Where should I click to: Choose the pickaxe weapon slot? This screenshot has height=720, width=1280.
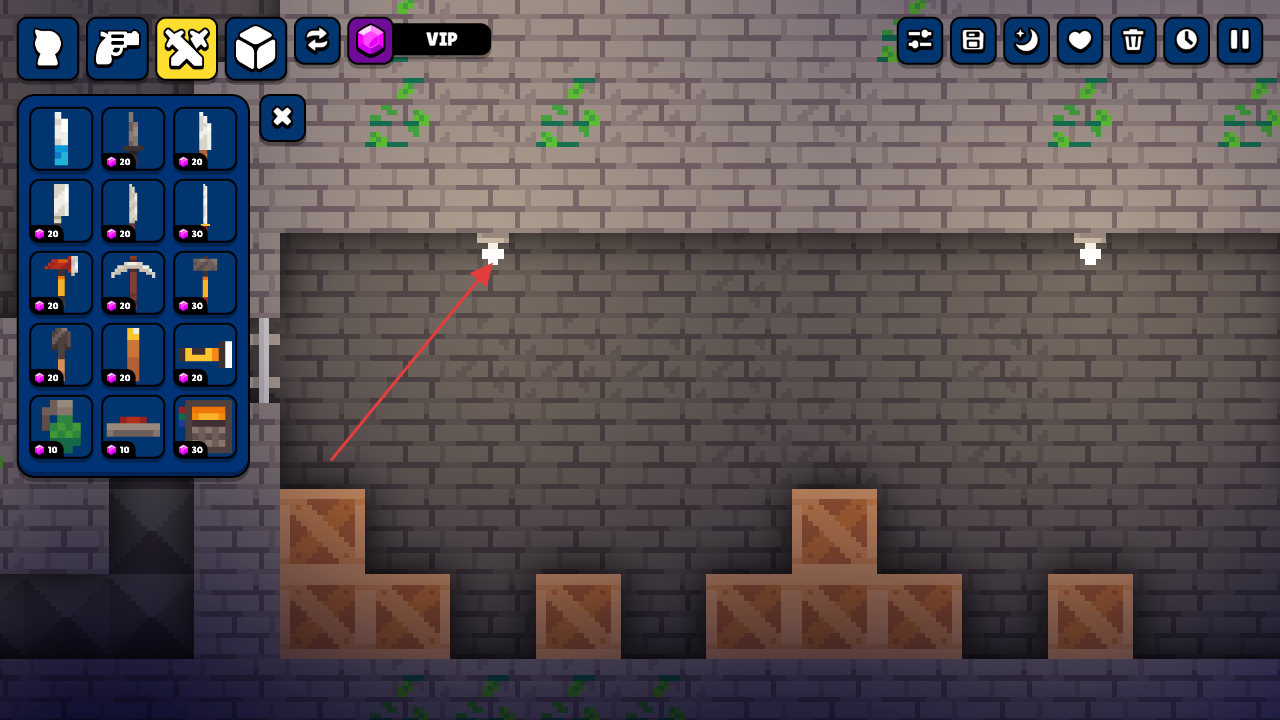tap(133, 283)
